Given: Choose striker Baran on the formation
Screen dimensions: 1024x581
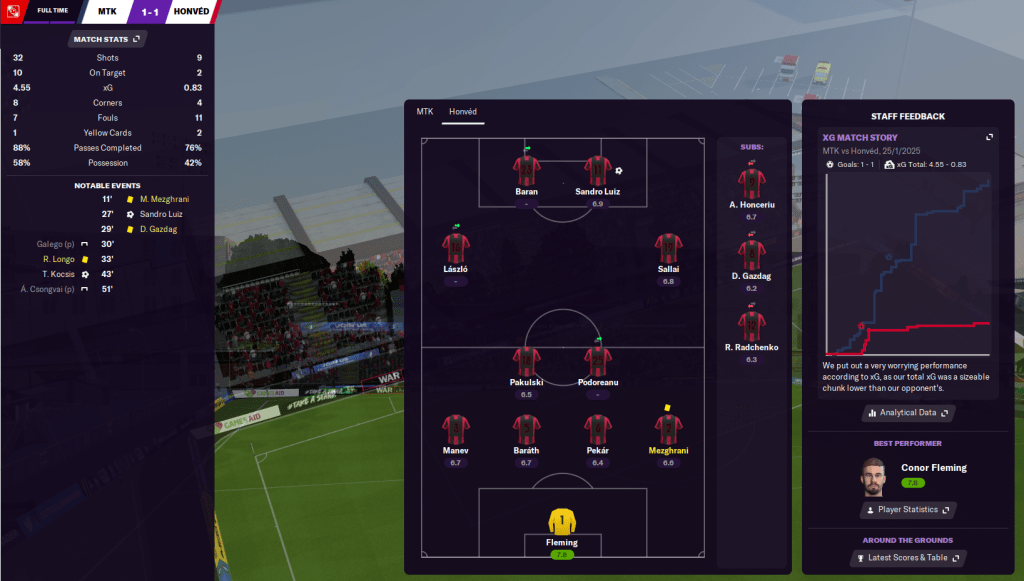Looking at the screenshot, I should coord(526,172).
